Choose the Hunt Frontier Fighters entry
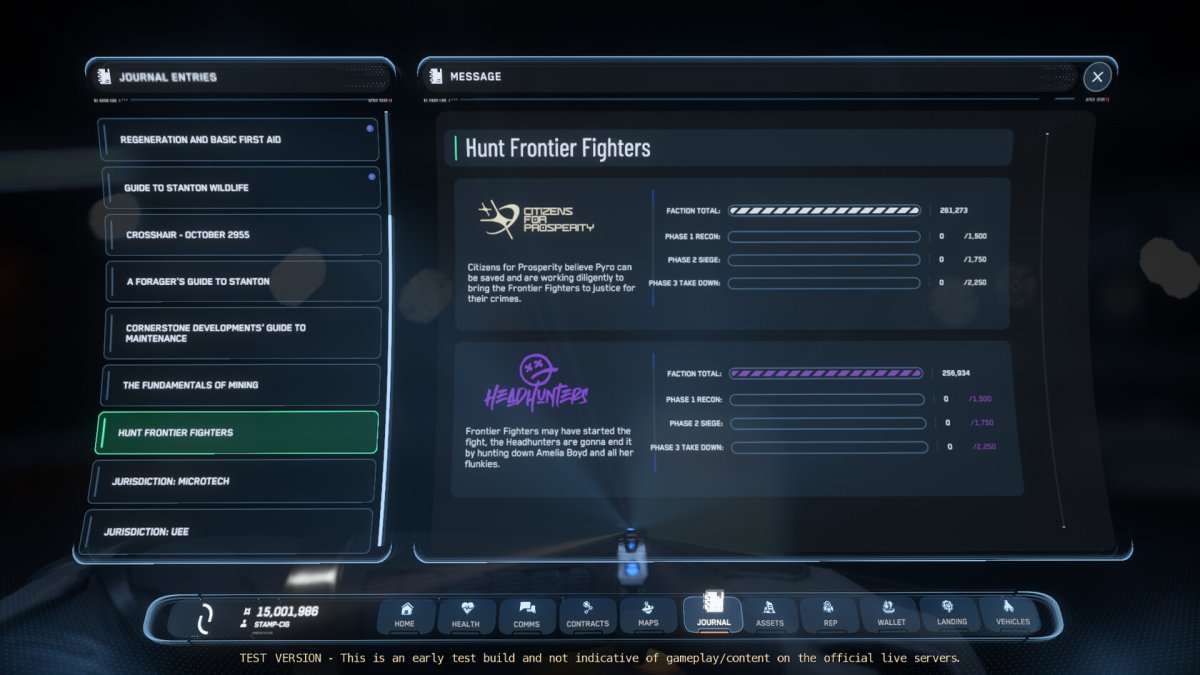This screenshot has height=675, width=1200. (x=237, y=433)
